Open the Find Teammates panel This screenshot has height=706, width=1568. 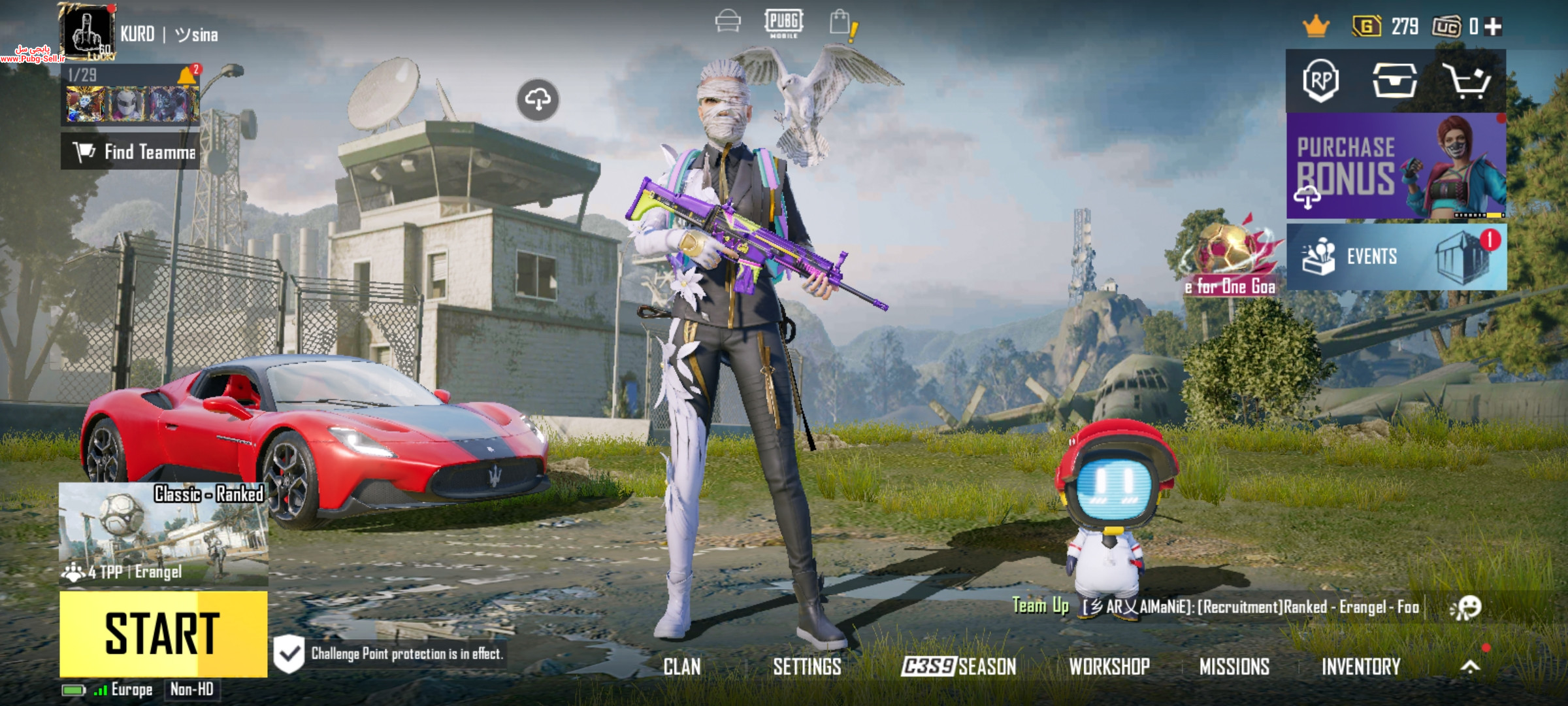(131, 152)
